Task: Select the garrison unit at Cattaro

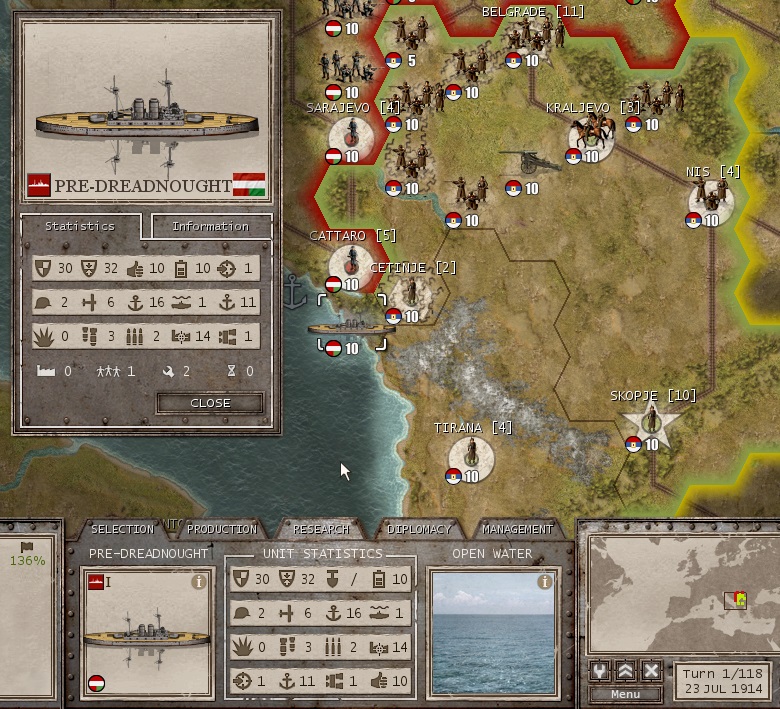Action: [x=350, y=262]
